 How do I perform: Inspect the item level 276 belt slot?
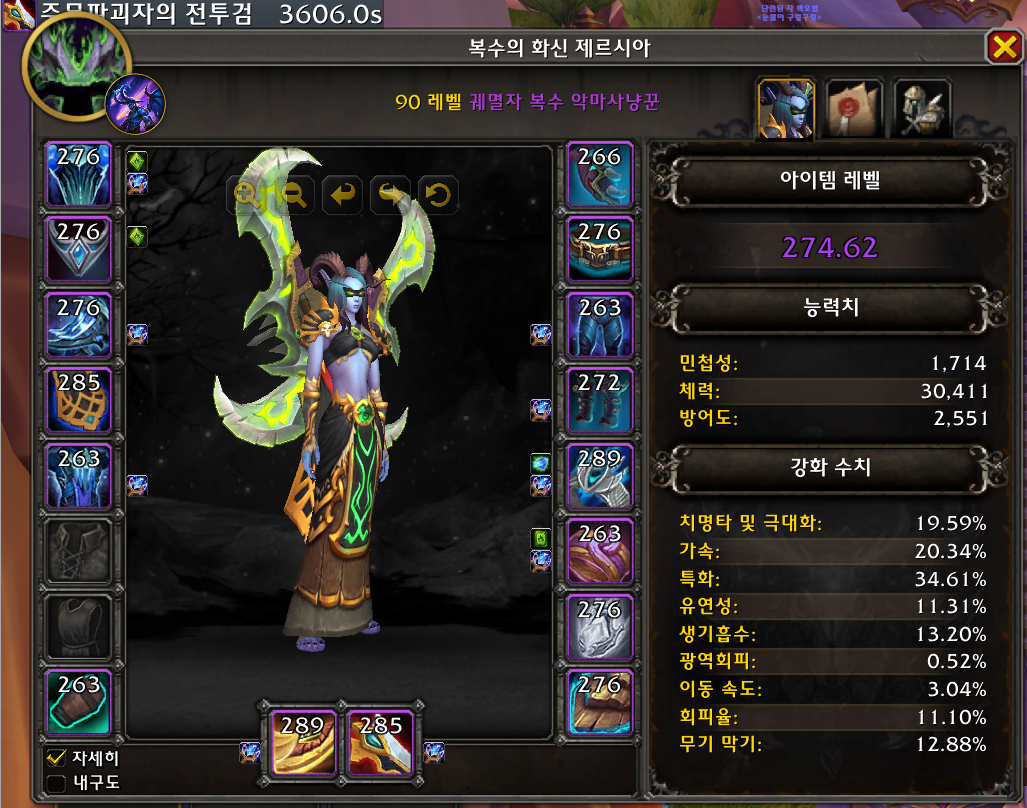click(x=600, y=249)
